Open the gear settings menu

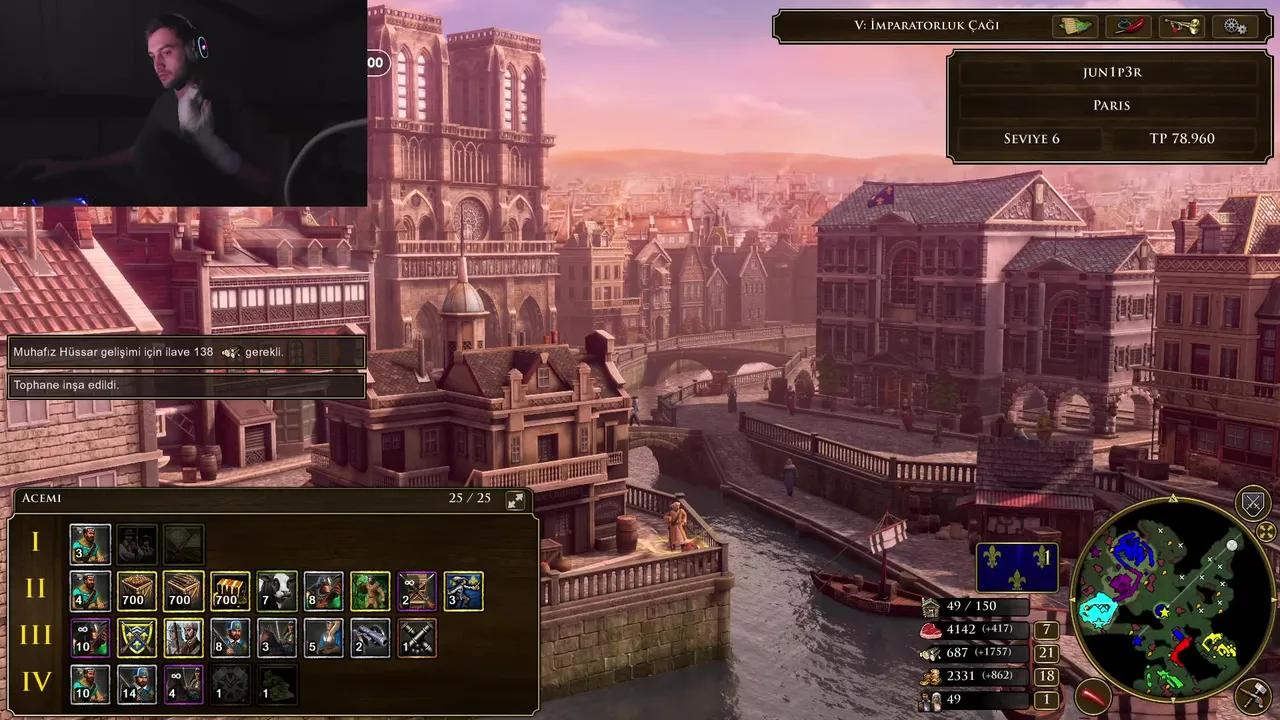tap(1235, 26)
